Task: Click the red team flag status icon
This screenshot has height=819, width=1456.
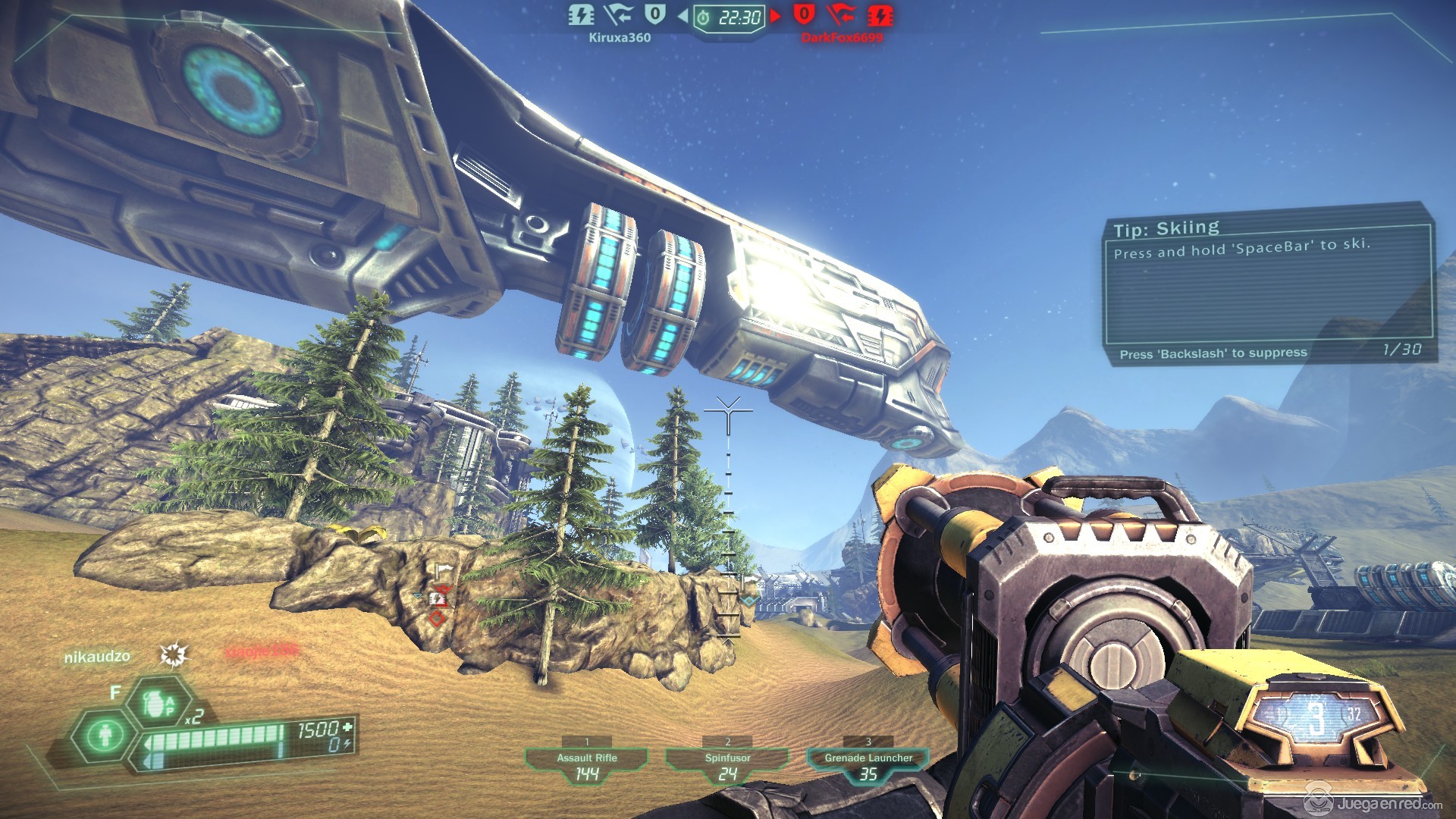Action: [841, 14]
